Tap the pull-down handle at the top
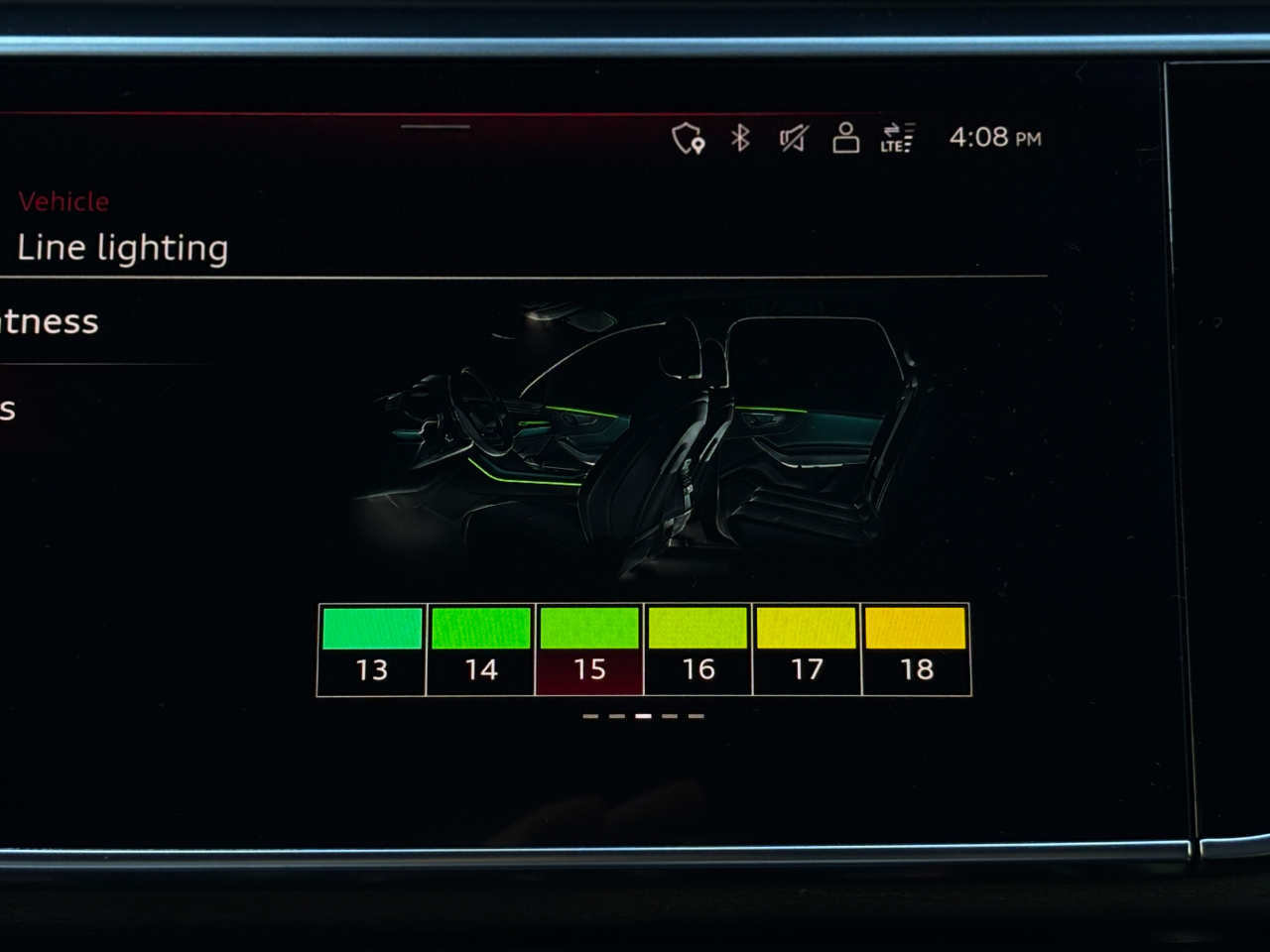The width and height of the screenshot is (1270, 952). (436, 127)
